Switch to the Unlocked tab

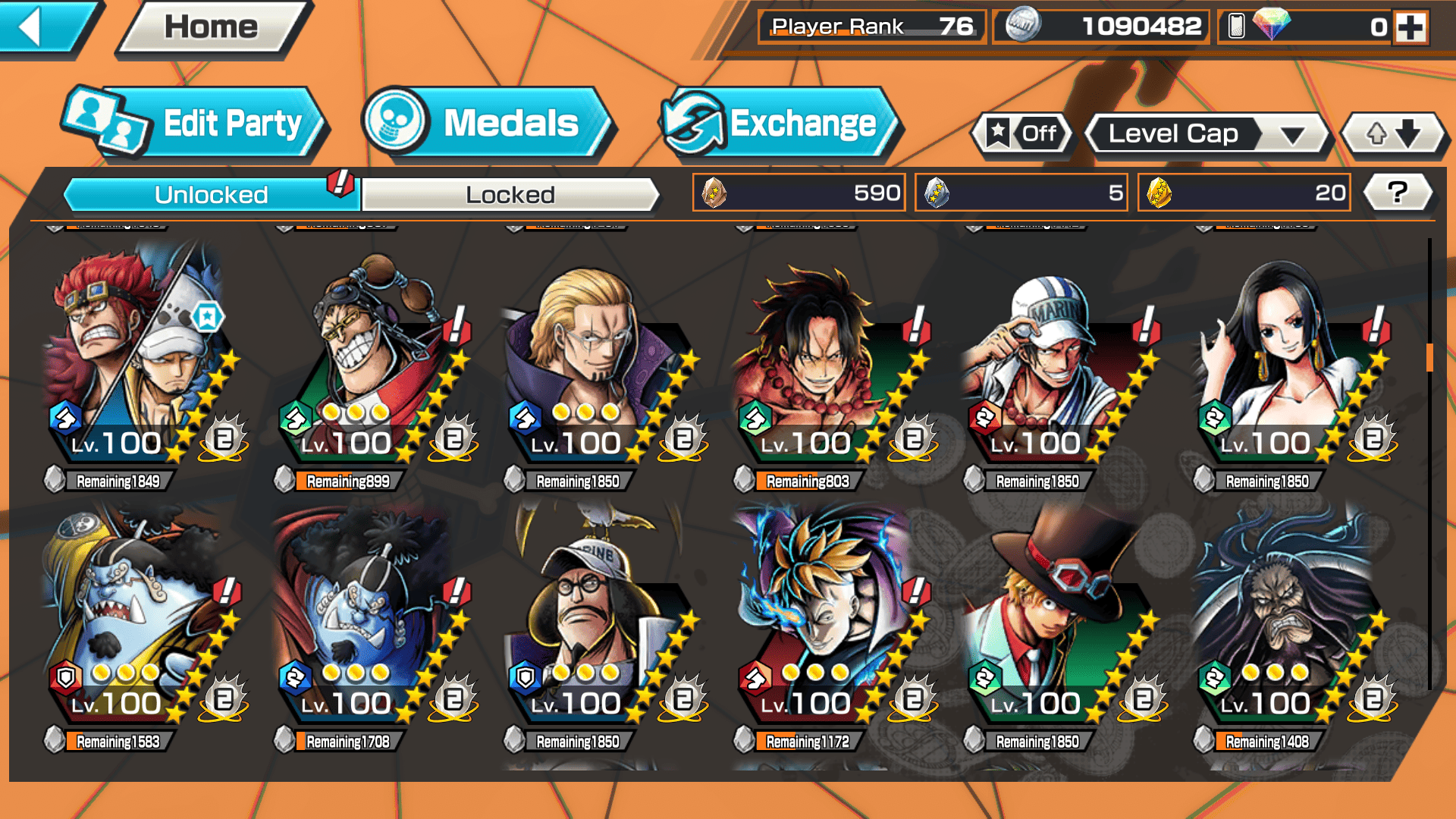pyautogui.click(x=210, y=195)
